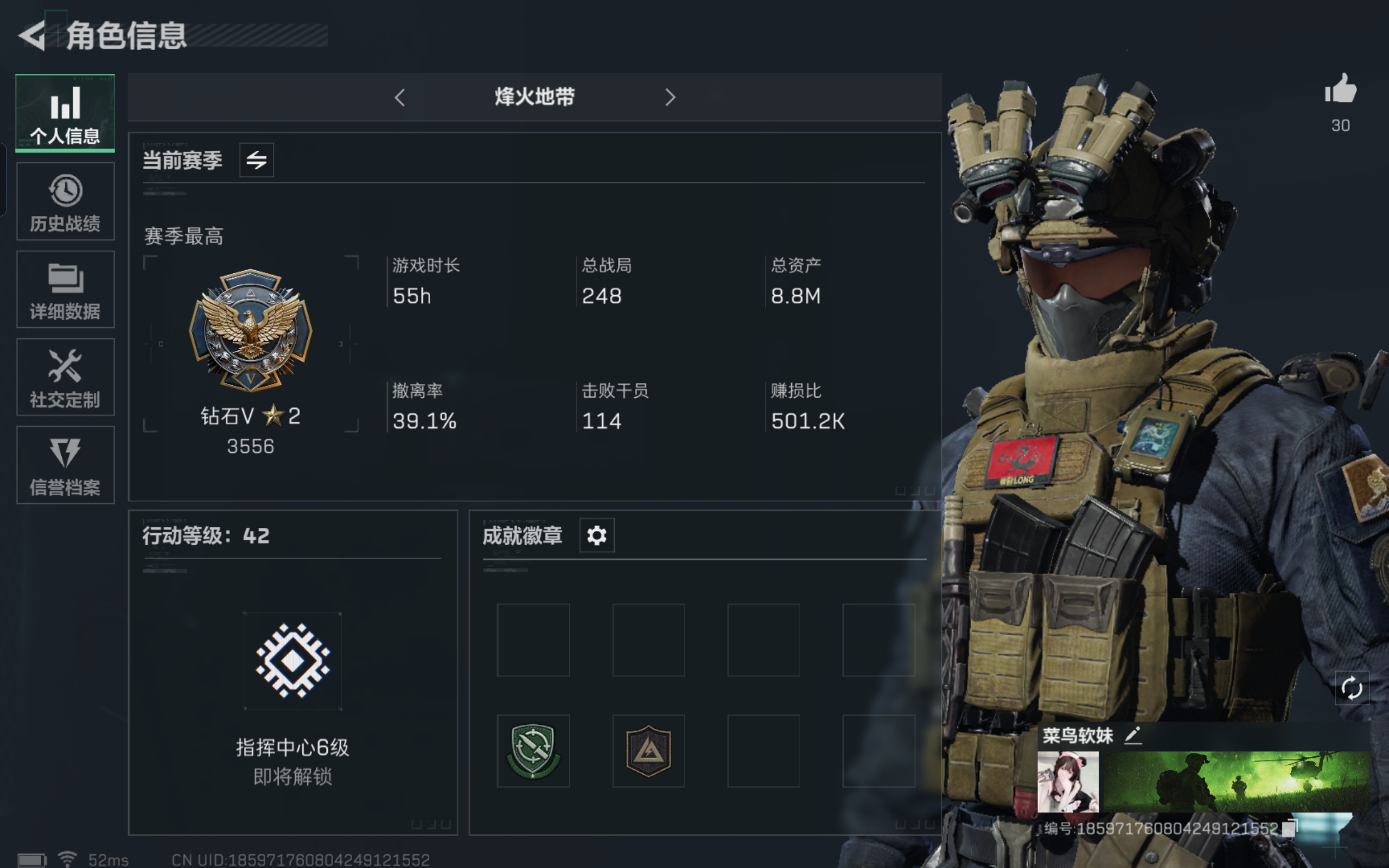The width and height of the screenshot is (1389, 868).
Task: Refresh the character model view
Action: pyautogui.click(x=1353, y=687)
